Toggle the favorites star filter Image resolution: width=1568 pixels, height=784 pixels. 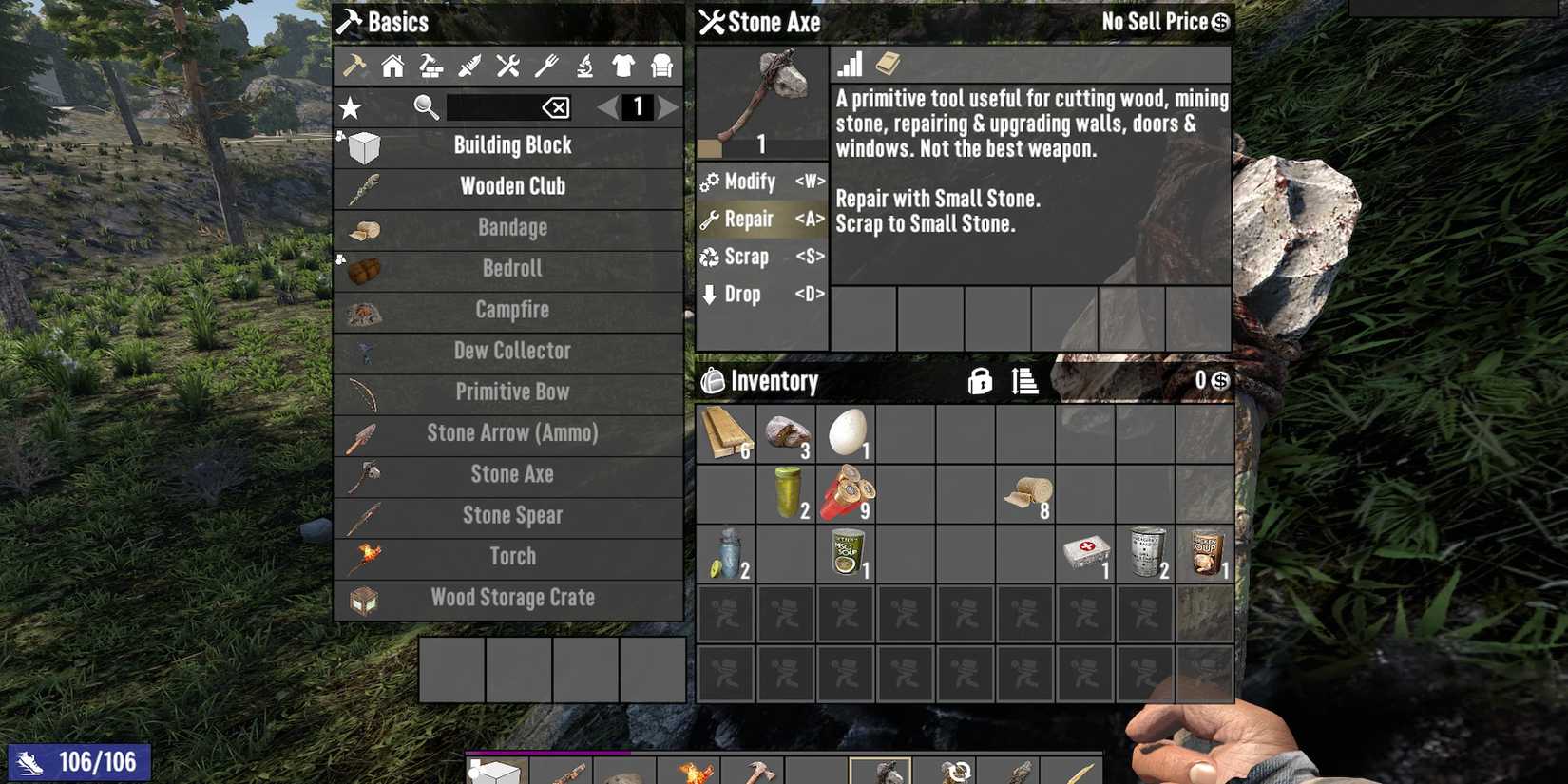352,107
